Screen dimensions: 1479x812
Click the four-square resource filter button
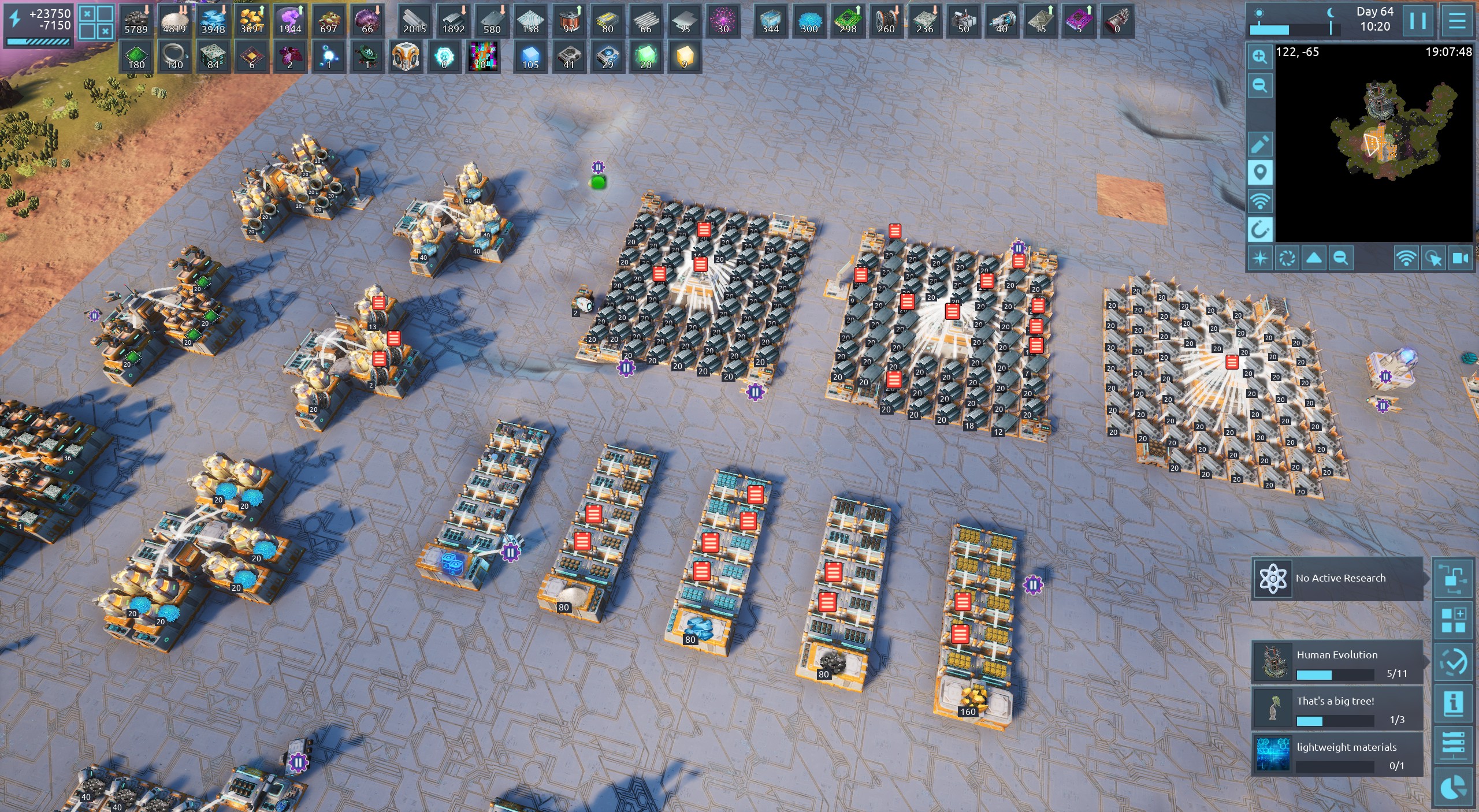click(x=96, y=22)
